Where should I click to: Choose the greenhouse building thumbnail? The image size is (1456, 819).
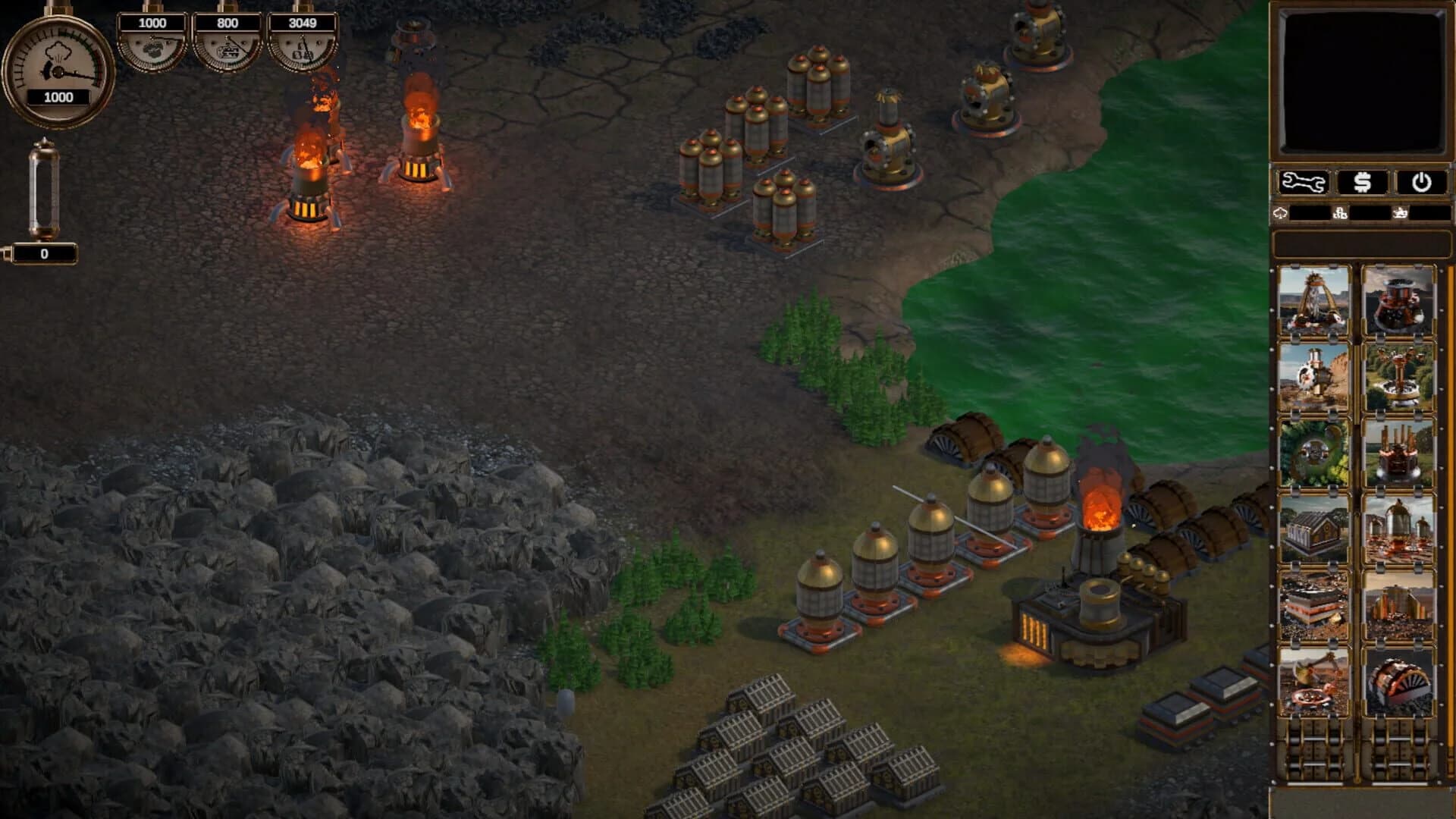tap(1316, 528)
